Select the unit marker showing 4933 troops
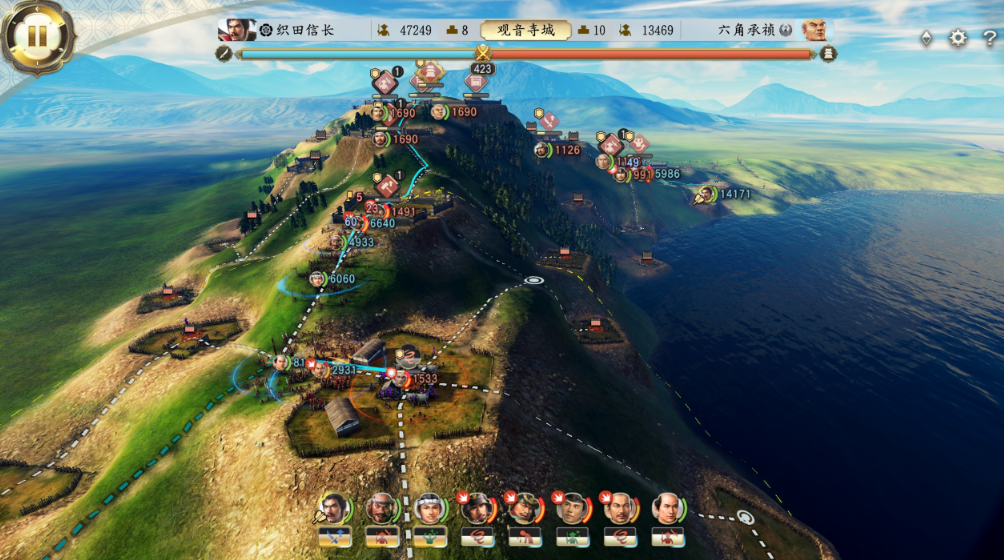 337,242
